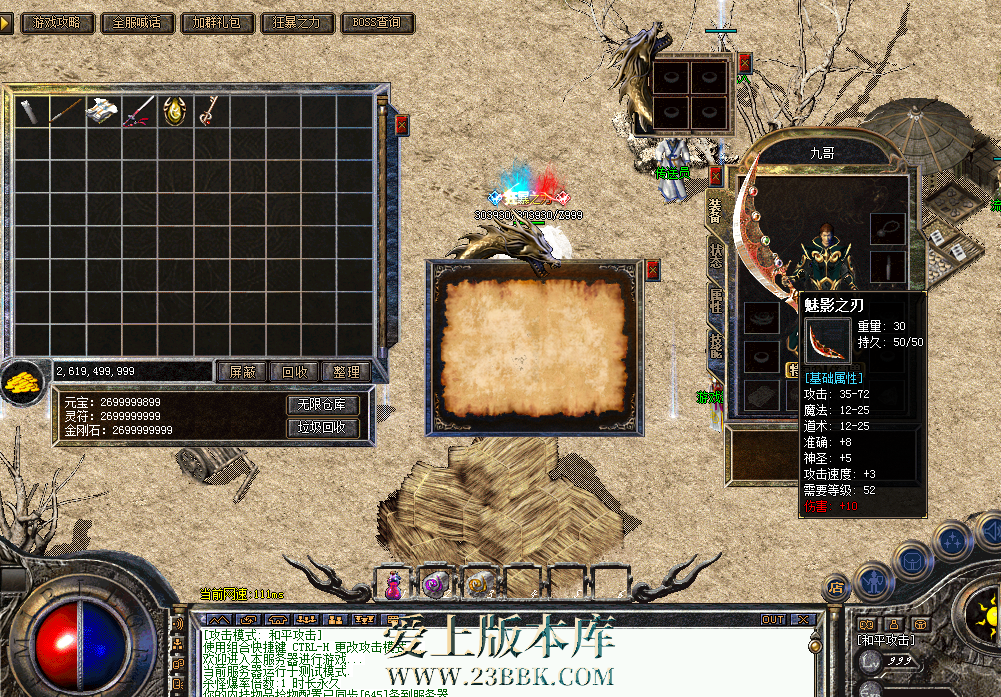Click the 垃圾回收 junk recycle button
Screen dimensions: 1001x697
click(x=322, y=427)
